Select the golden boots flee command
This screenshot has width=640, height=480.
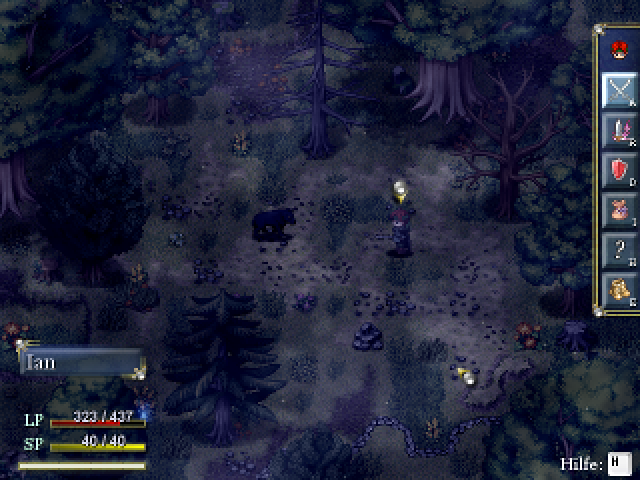(619, 291)
